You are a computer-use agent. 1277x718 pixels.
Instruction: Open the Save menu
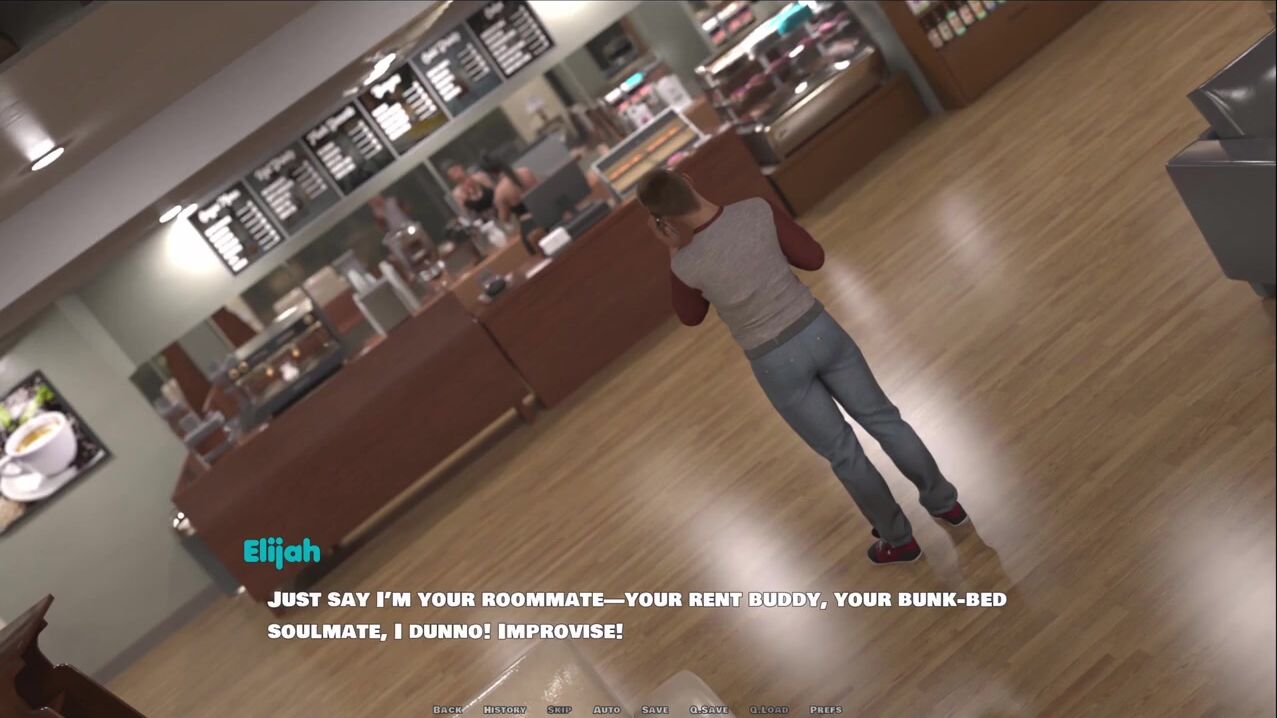coord(655,710)
